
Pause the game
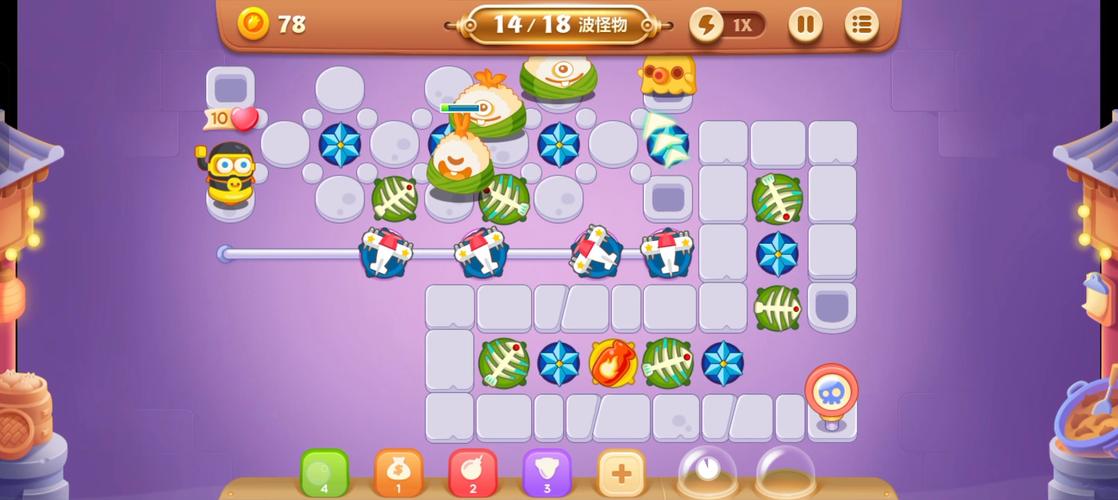(805, 24)
